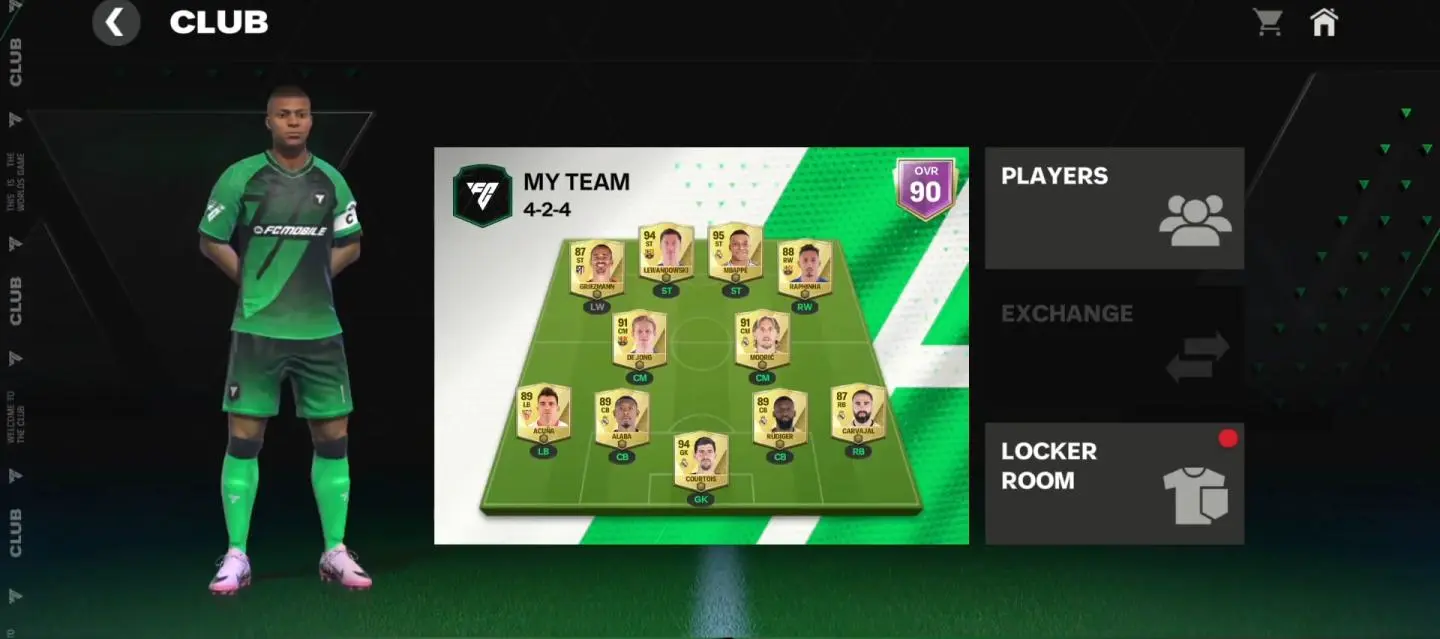Open the Players menu
This screenshot has height=639, width=1440.
(1114, 208)
